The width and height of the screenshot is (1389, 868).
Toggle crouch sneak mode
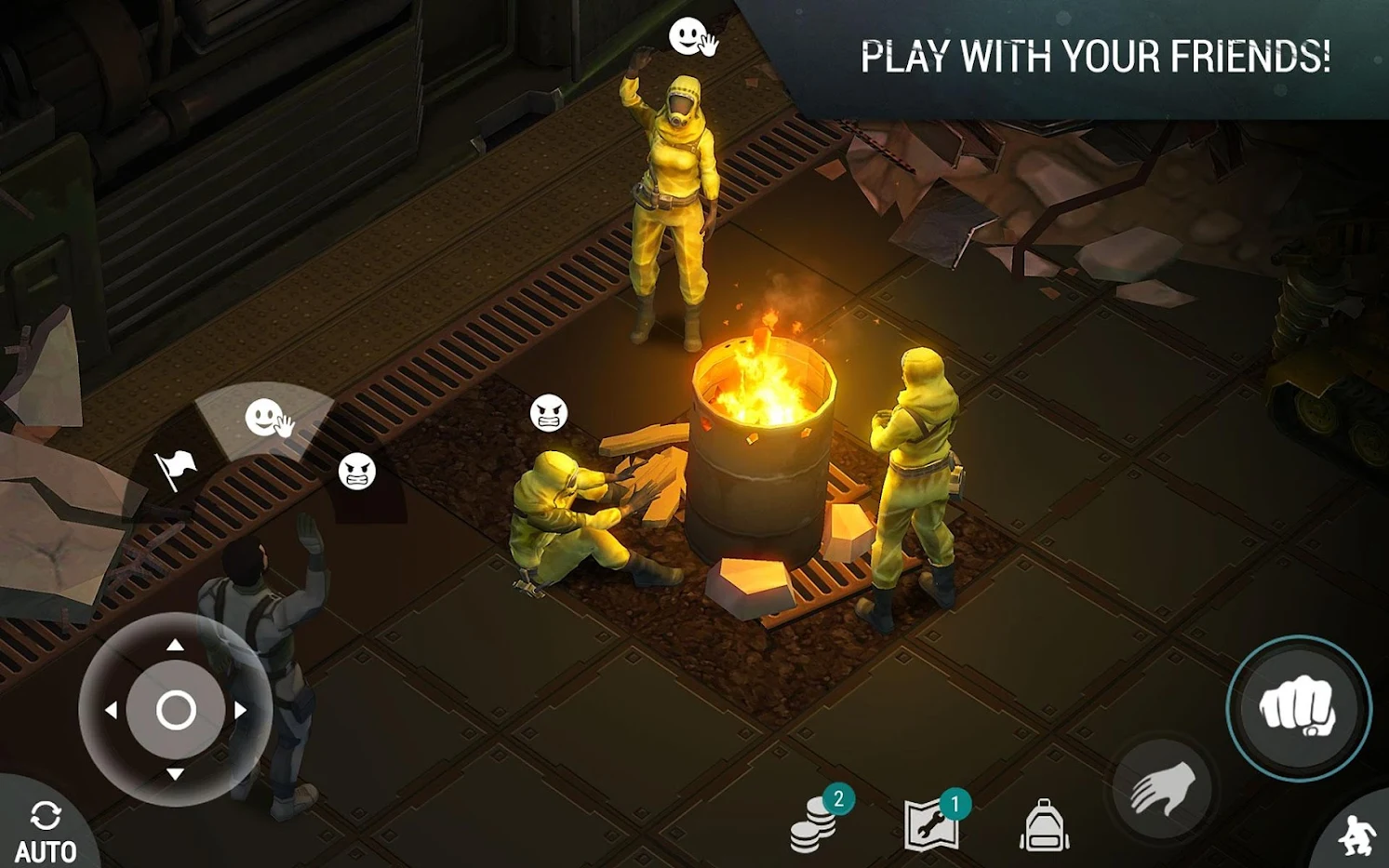pos(1357,835)
